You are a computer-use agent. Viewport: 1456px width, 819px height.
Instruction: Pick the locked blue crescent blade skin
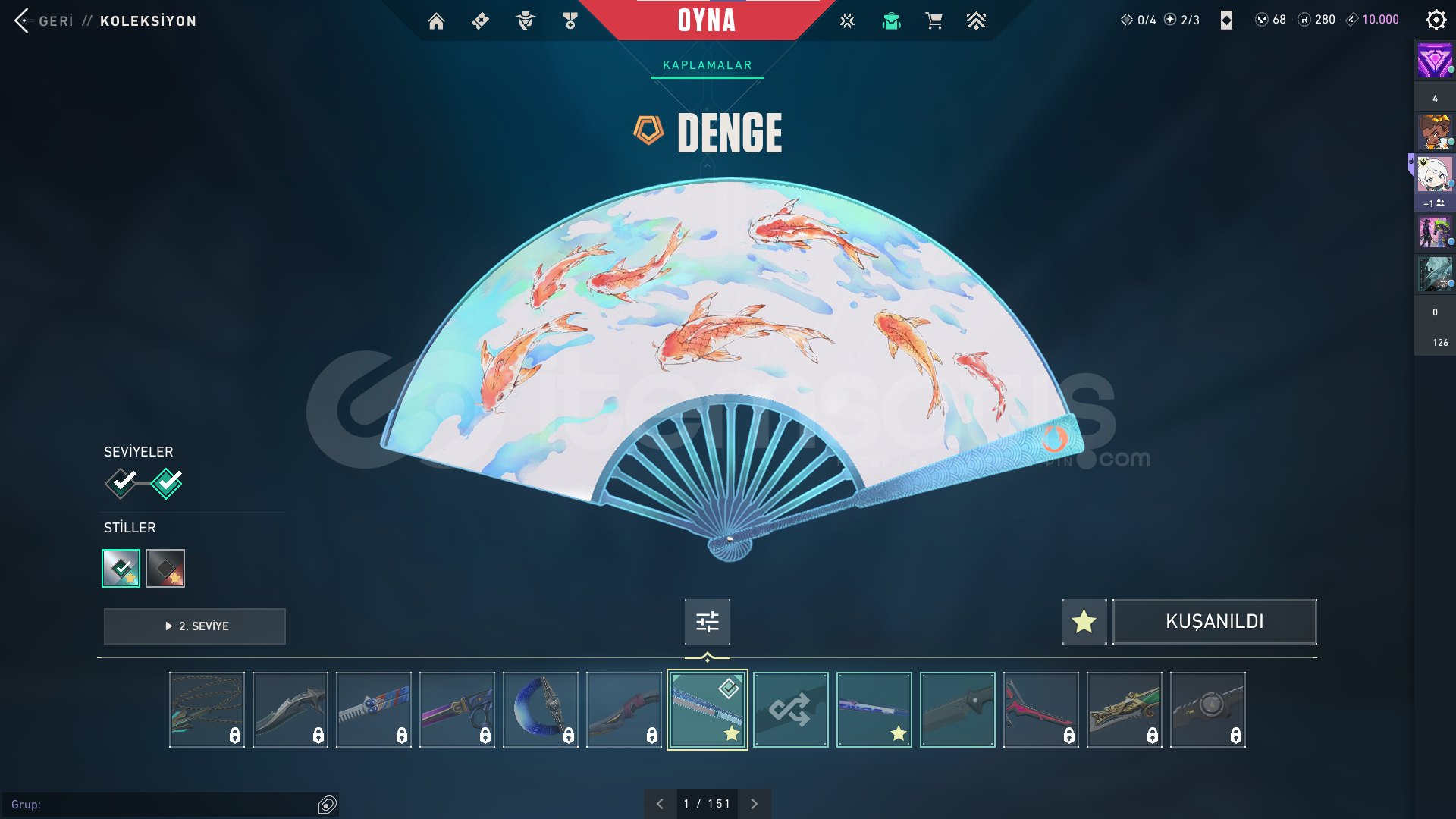click(540, 710)
